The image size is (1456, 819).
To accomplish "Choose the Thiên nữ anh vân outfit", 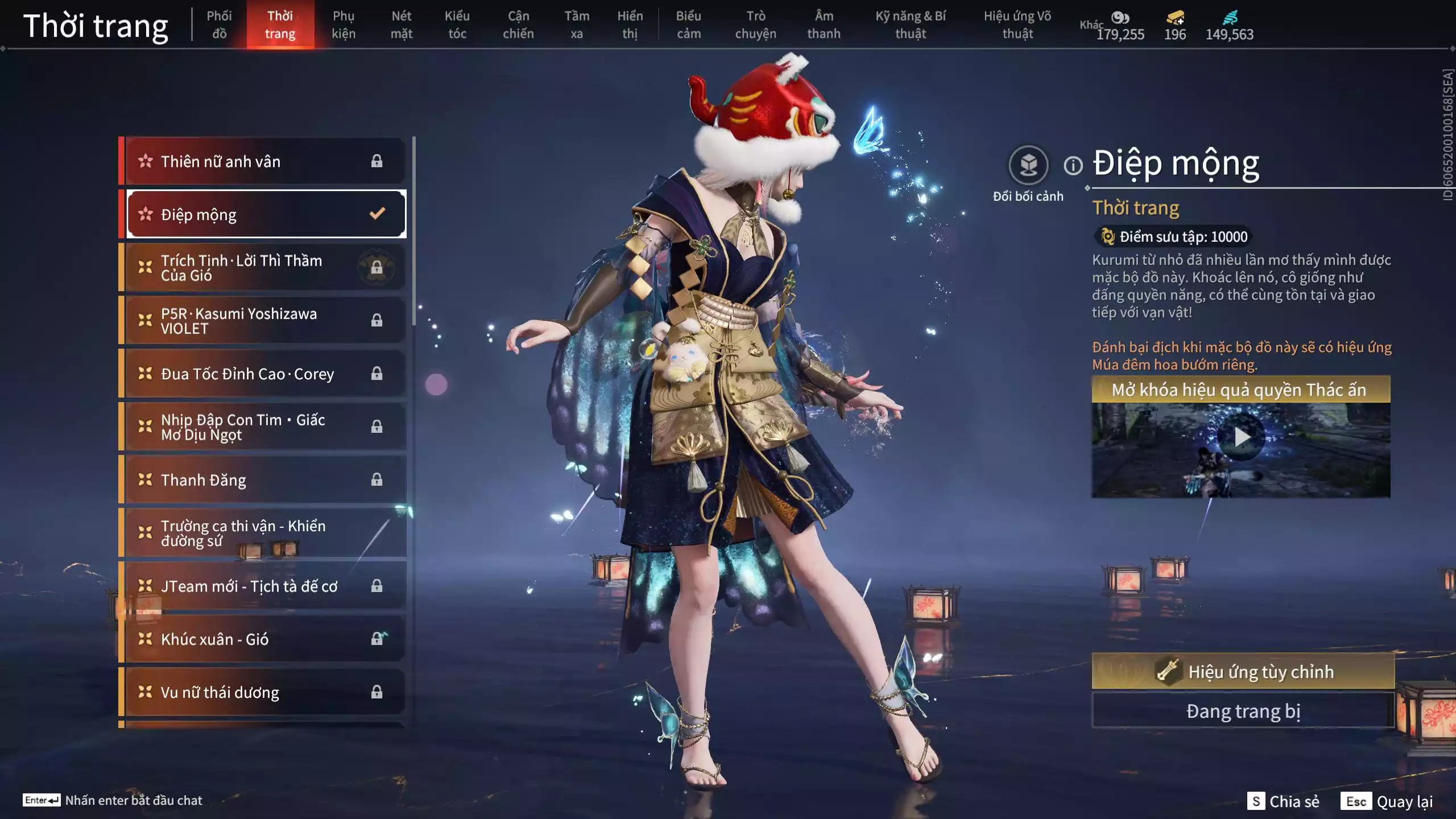I will 264,162.
